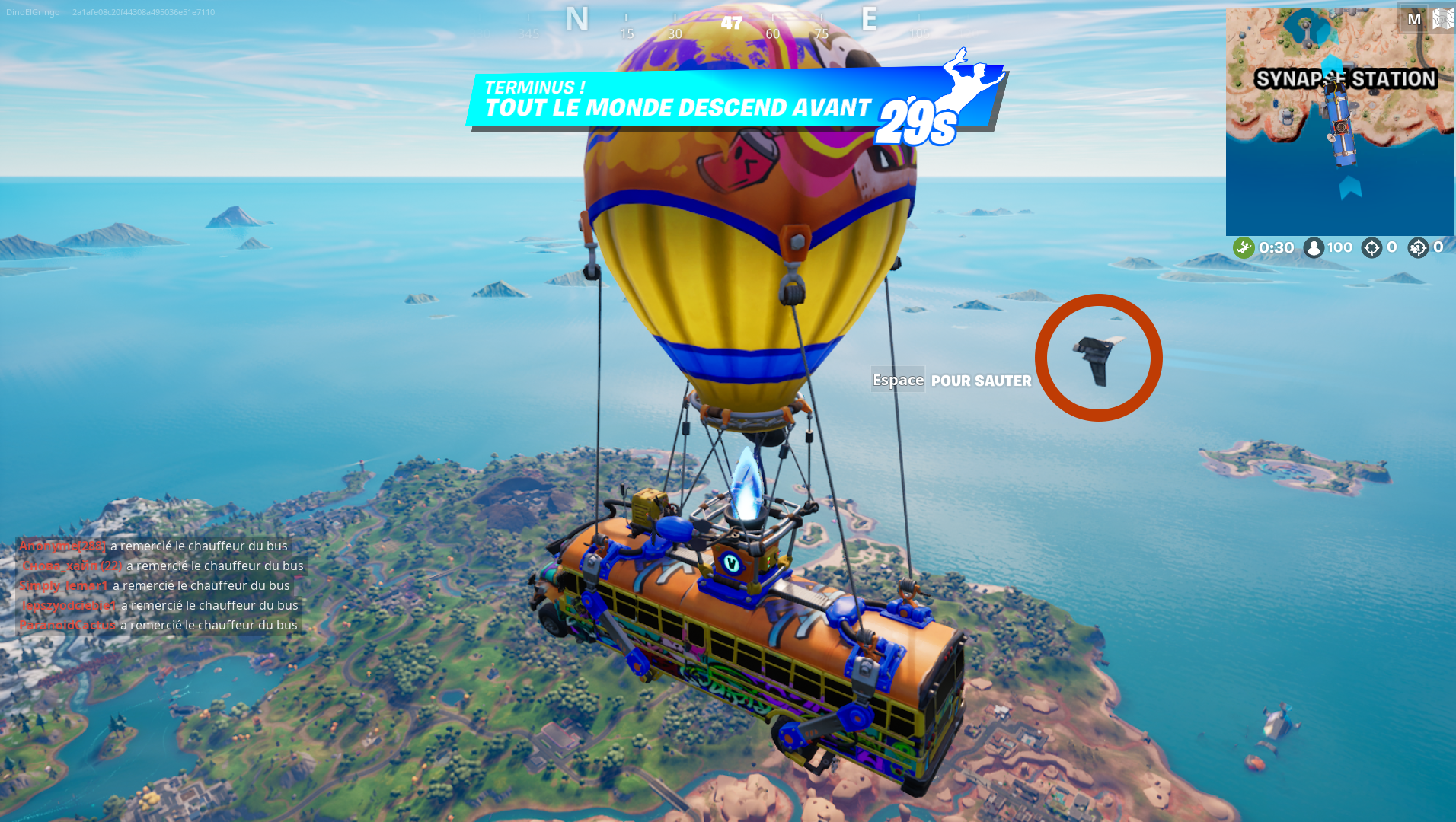Click the squad eliminations icon
Image resolution: width=1456 pixels, height=822 pixels.
tap(1418, 247)
